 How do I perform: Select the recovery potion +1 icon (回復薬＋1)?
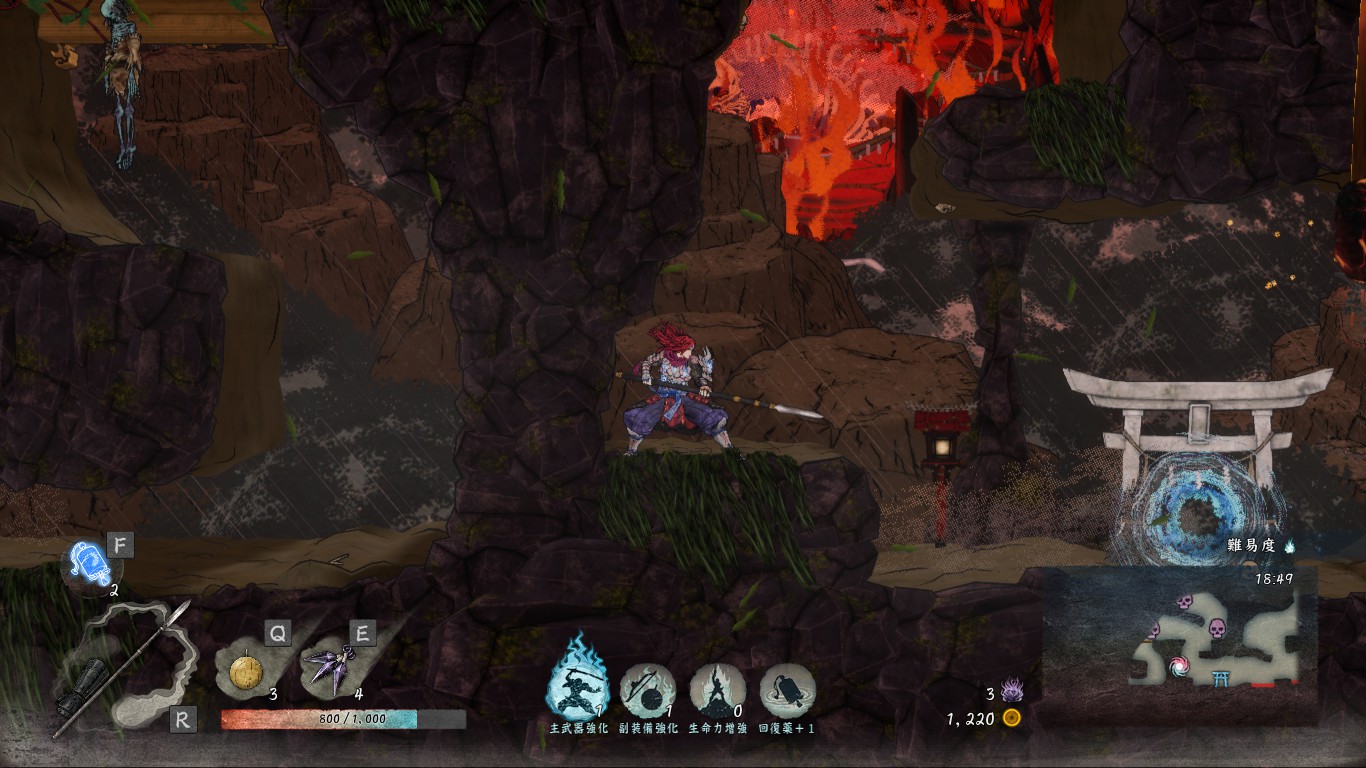pos(787,690)
